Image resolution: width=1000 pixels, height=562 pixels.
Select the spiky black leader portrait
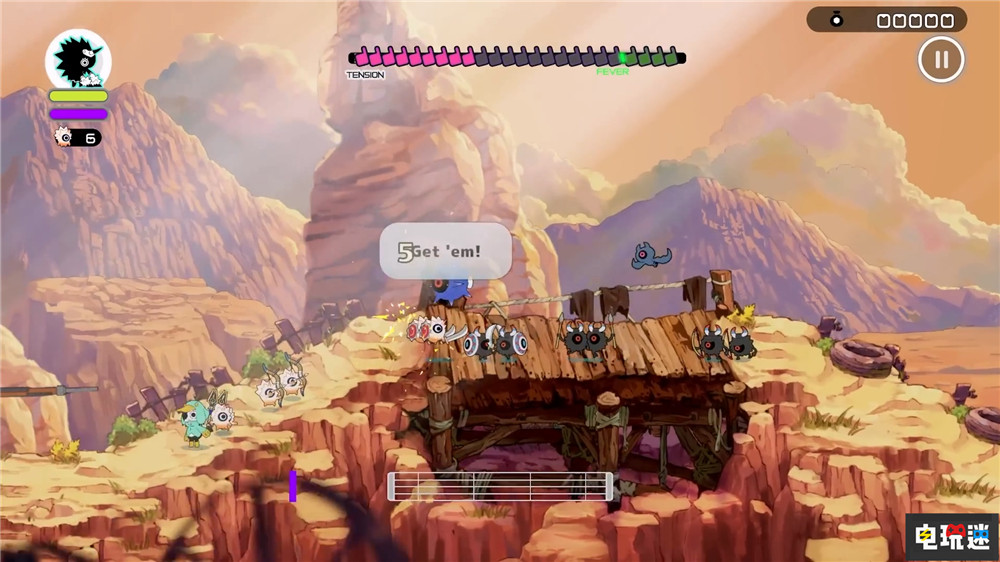[78, 60]
